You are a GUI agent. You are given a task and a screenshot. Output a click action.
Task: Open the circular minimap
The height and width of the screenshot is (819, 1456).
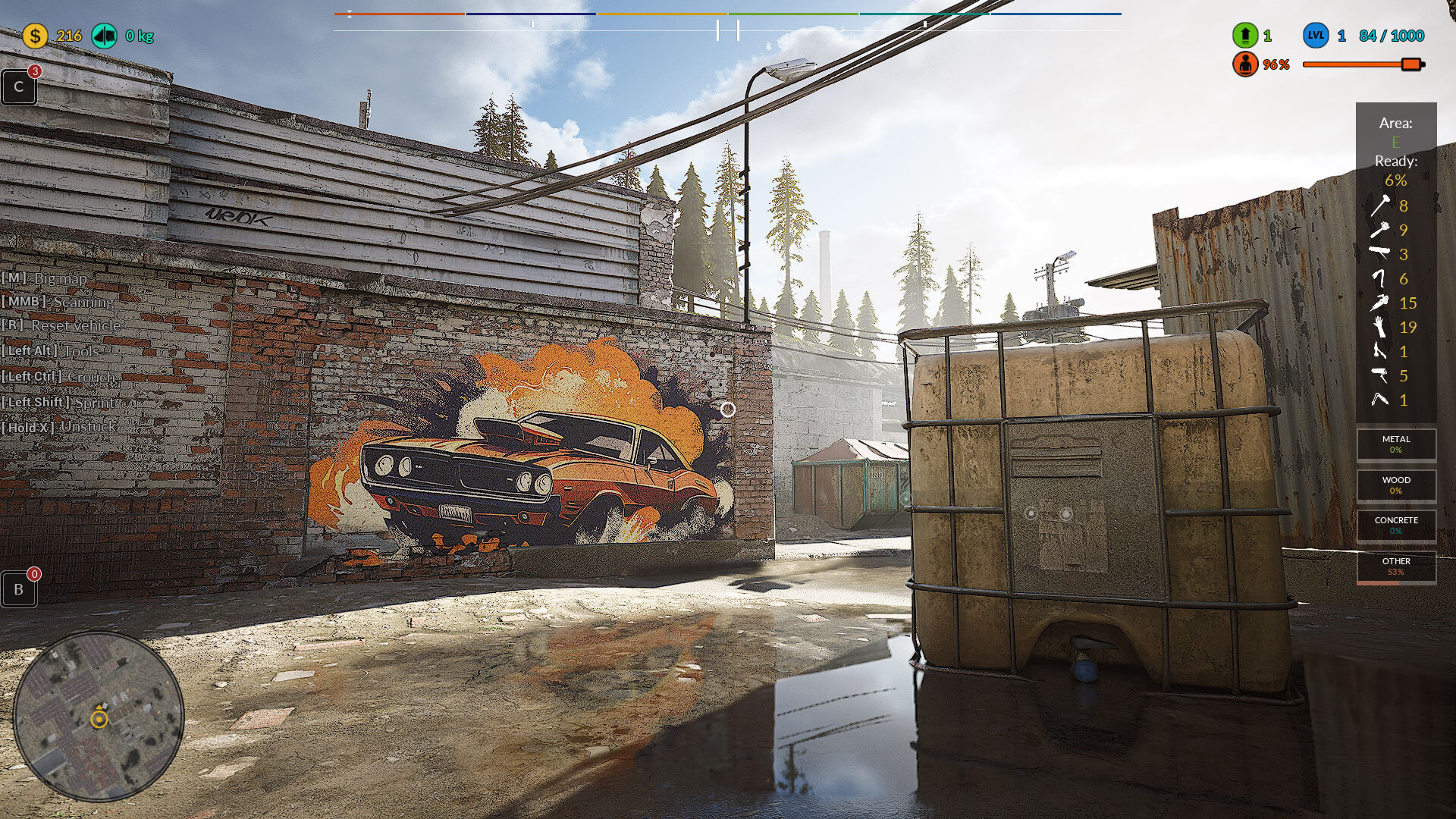pos(99,717)
